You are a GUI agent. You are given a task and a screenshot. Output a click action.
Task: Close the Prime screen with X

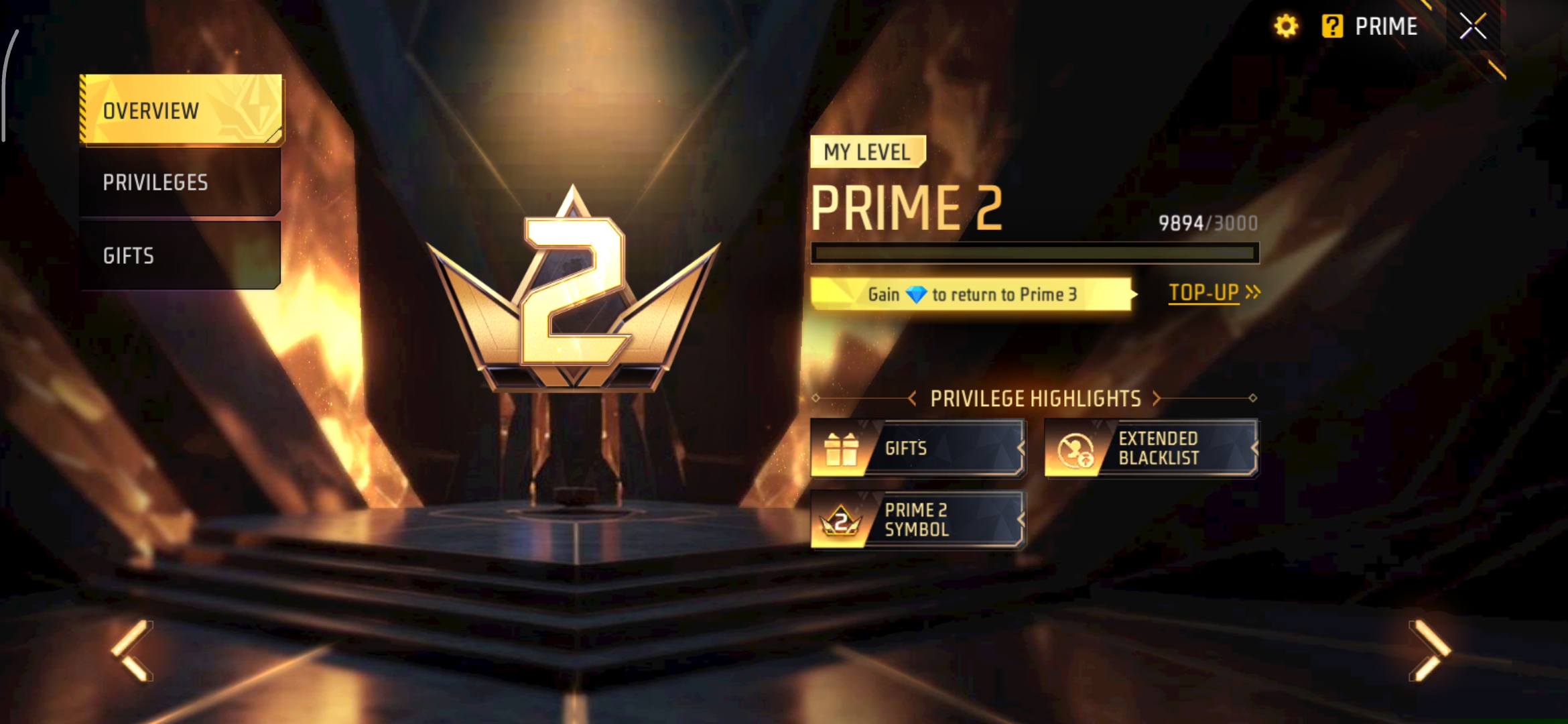(x=1473, y=27)
